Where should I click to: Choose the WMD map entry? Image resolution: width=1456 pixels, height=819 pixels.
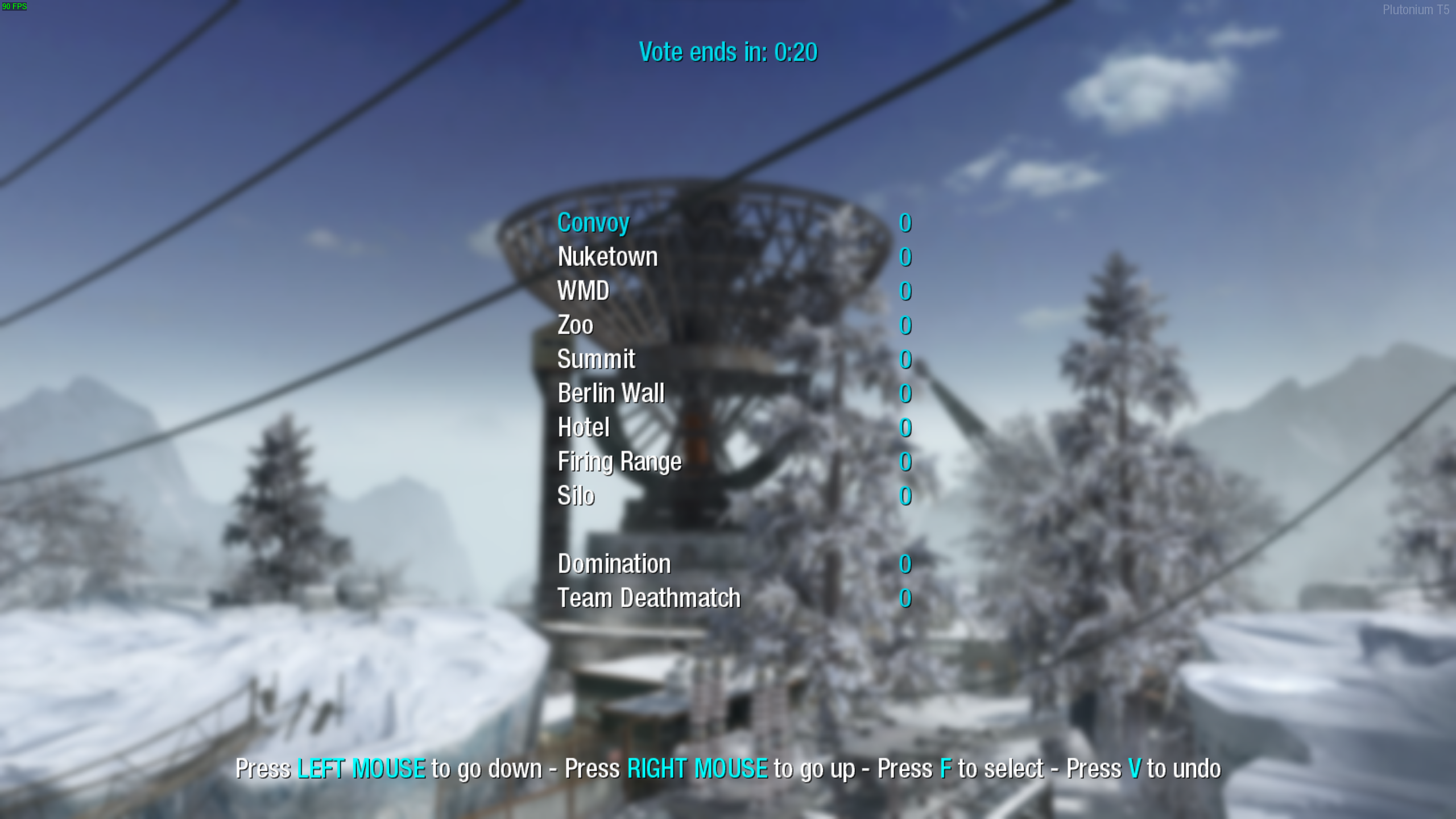(583, 291)
